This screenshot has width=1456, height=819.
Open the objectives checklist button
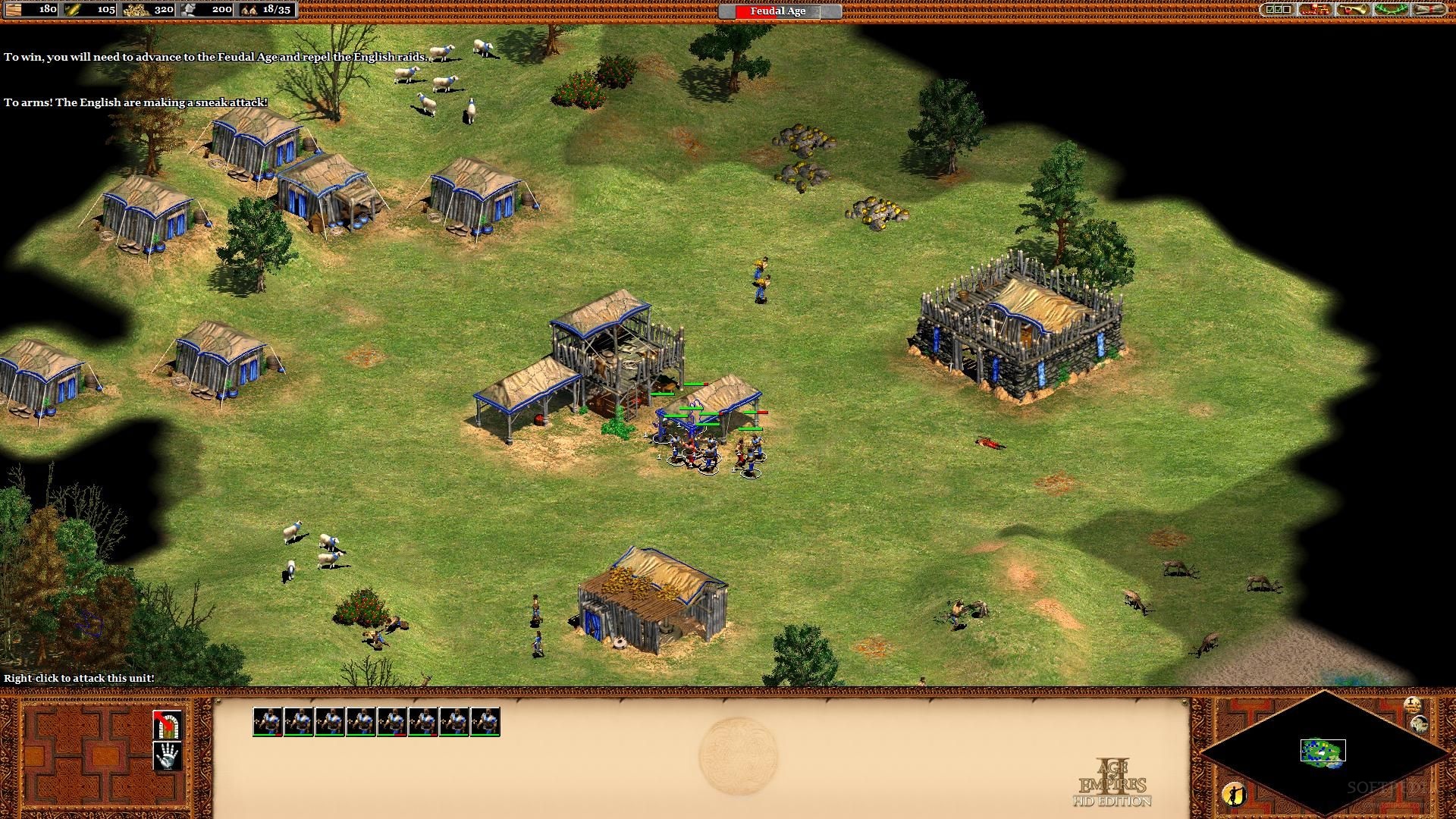pyautogui.click(x=1278, y=10)
